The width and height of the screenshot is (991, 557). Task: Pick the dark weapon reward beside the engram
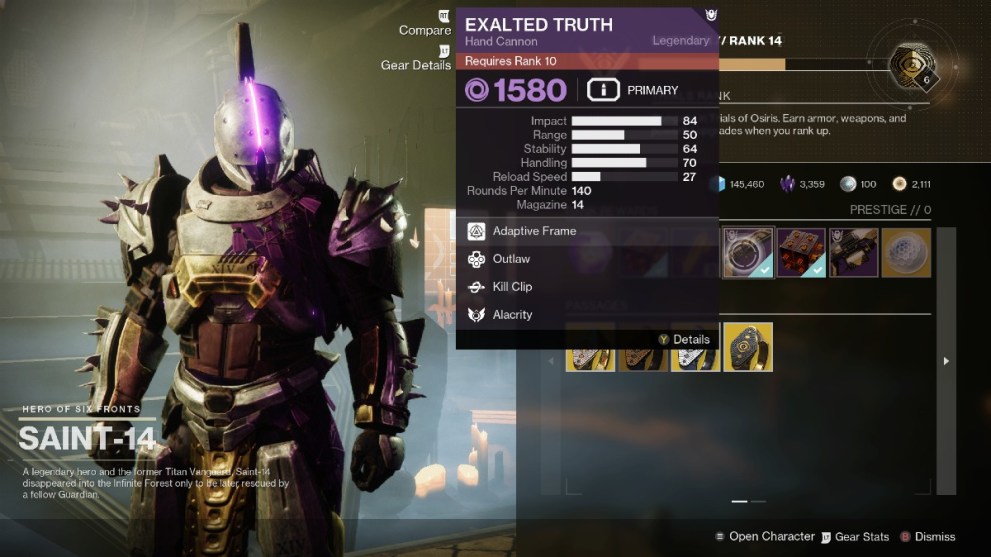[853, 252]
